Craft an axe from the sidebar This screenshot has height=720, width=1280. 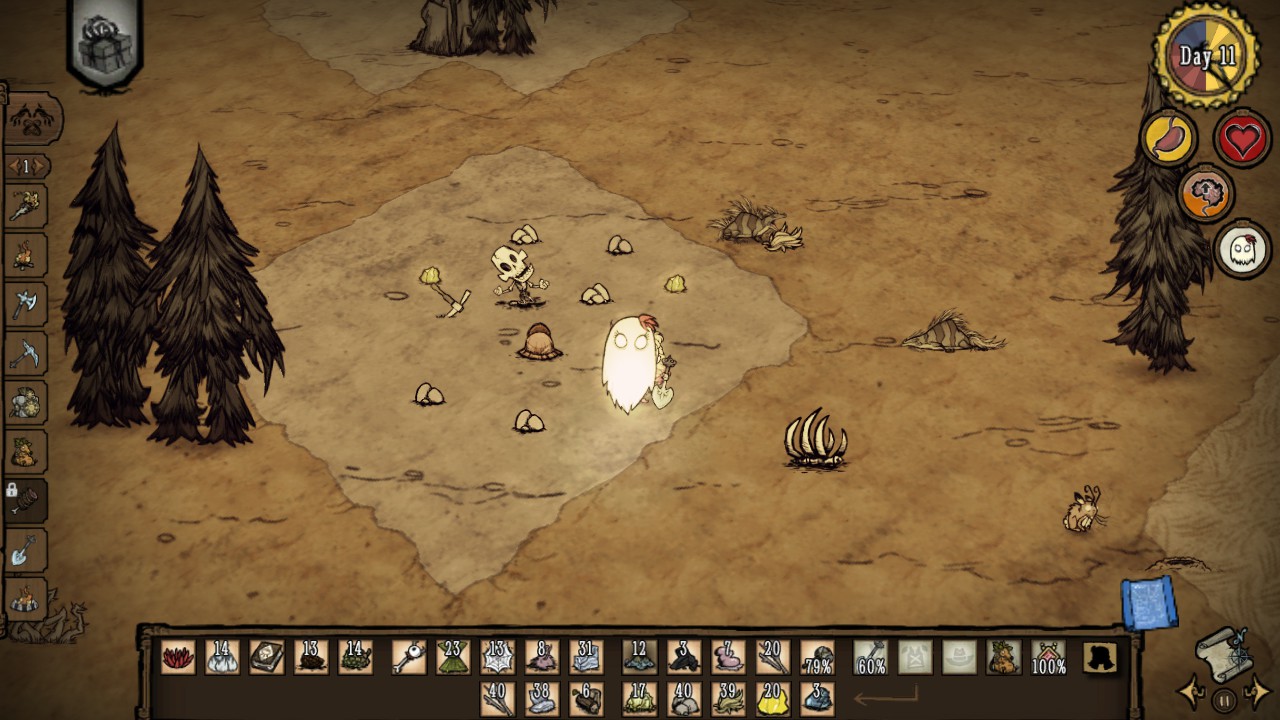coord(25,303)
